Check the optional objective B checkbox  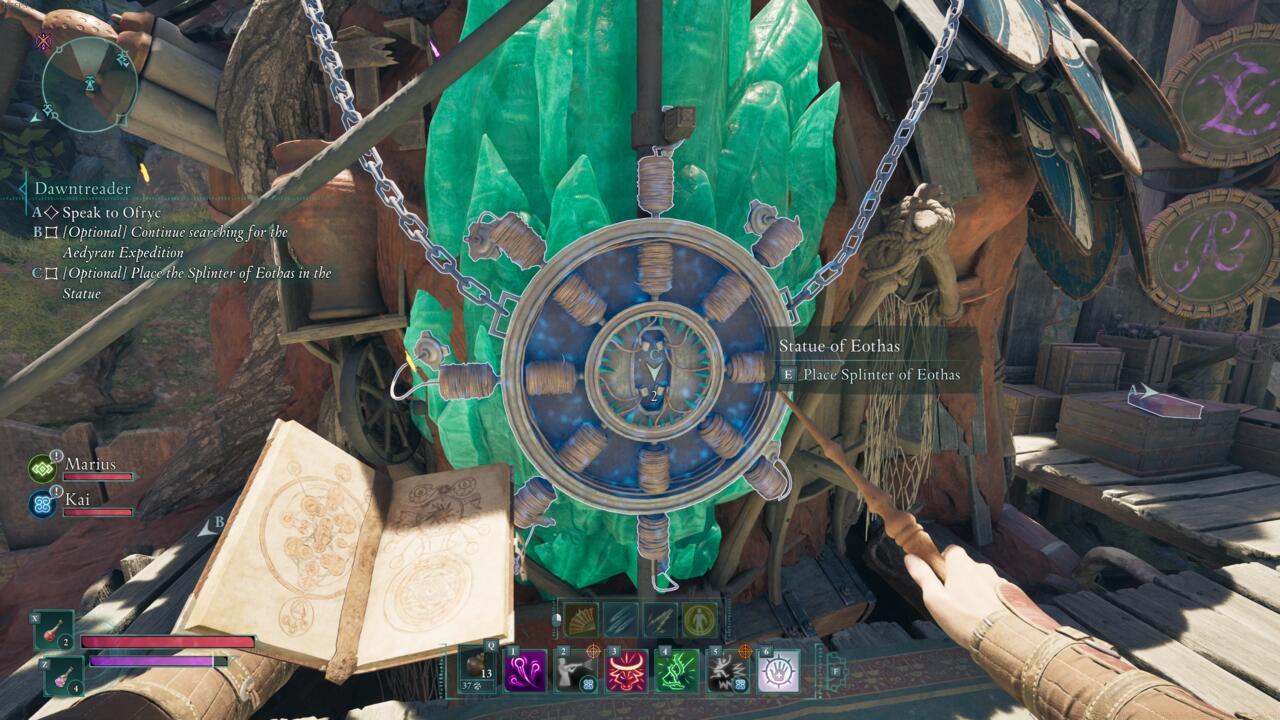(x=53, y=232)
